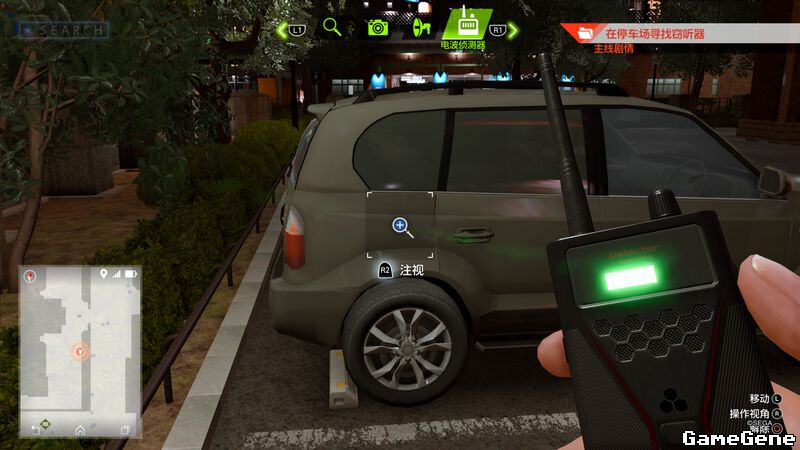Viewport: 800px width, 450px height.
Task: Click the left green gadget arrow
Action: [x=282, y=29]
